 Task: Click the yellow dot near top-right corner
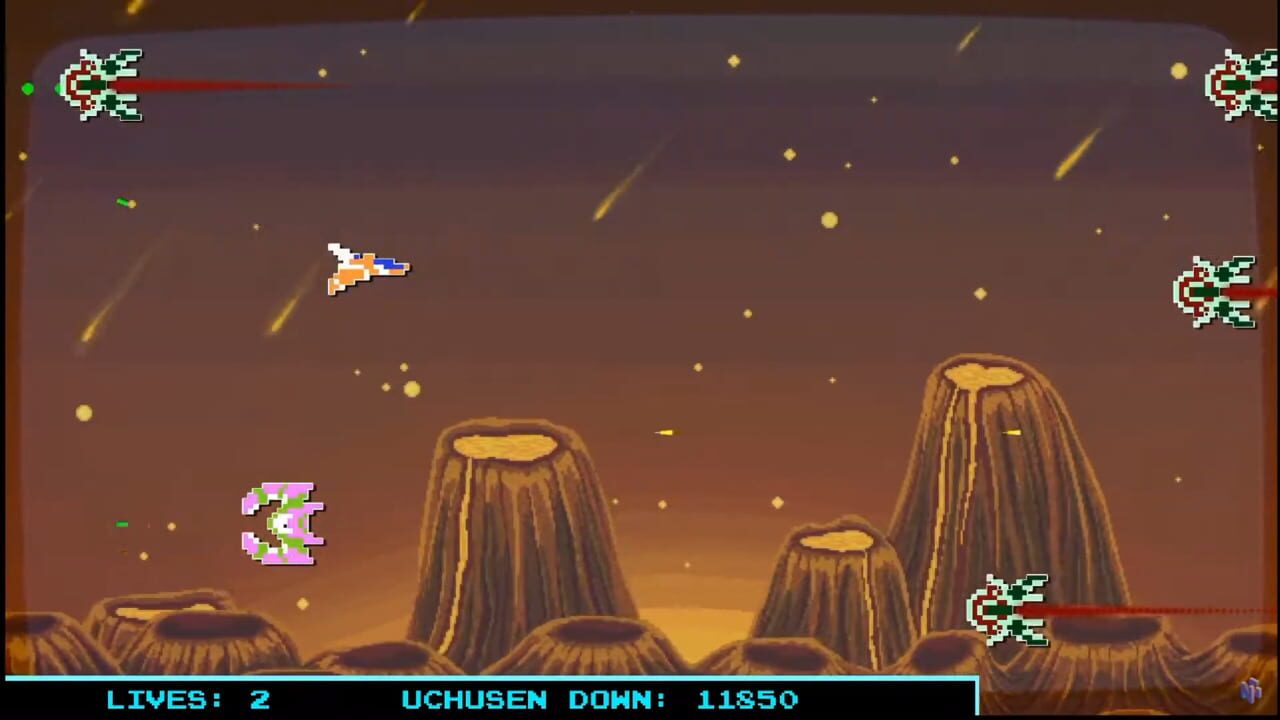[1178, 71]
